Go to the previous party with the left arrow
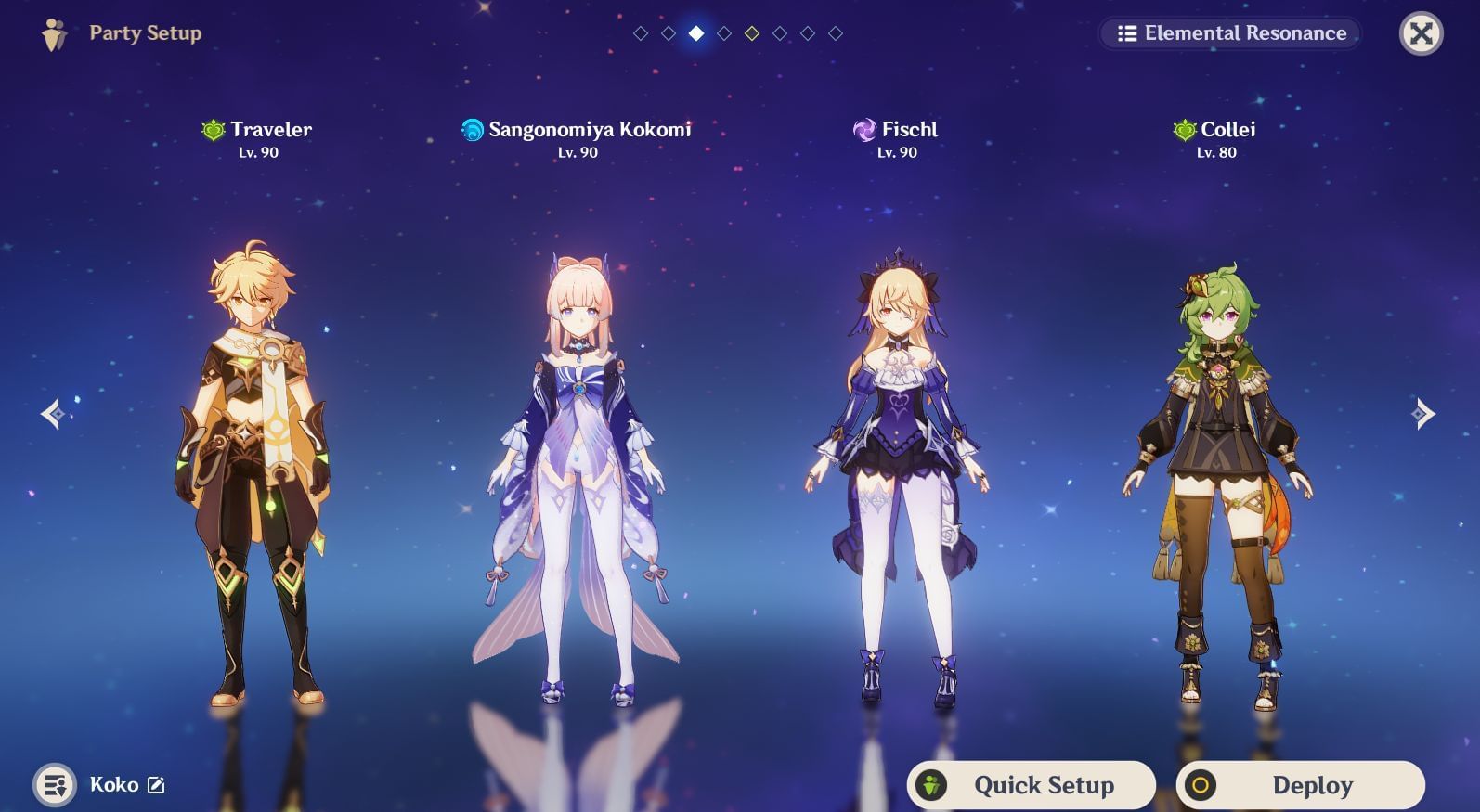This screenshot has width=1480, height=812. (x=52, y=414)
